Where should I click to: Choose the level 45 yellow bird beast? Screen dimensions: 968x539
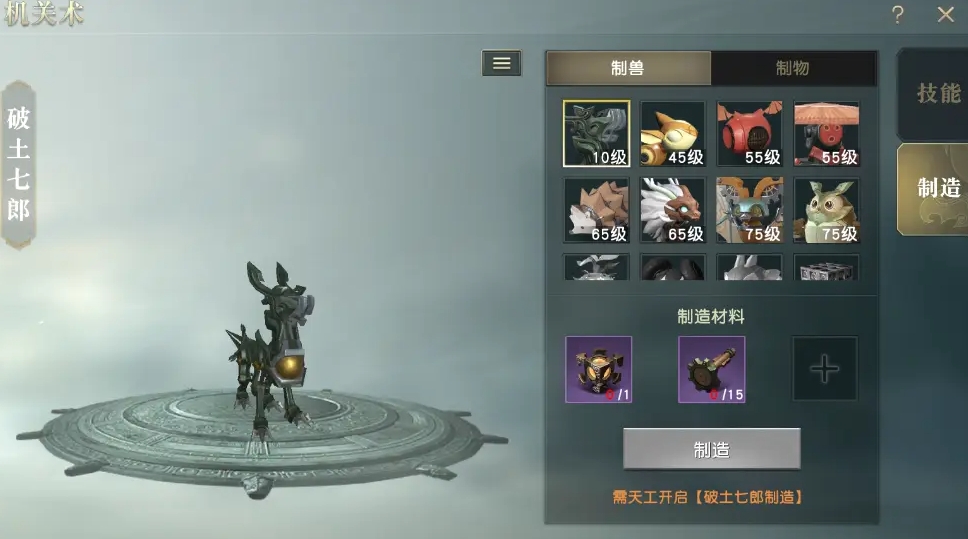[x=673, y=133]
